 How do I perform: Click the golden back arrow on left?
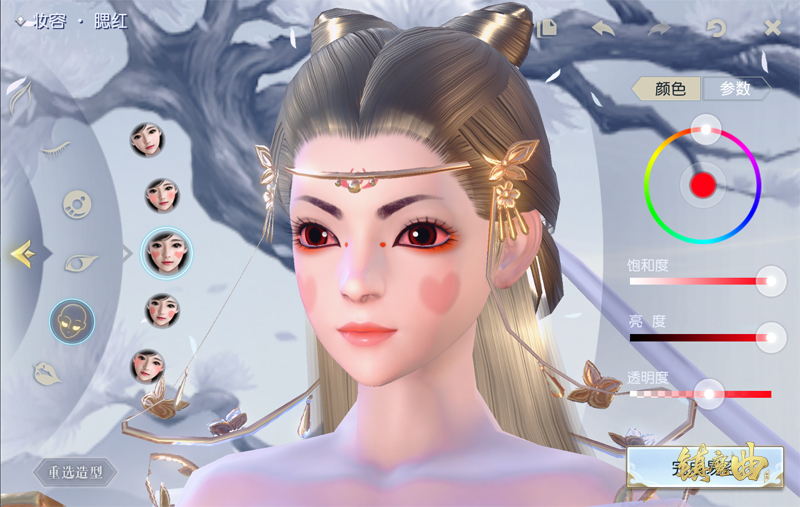click(x=22, y=254)
